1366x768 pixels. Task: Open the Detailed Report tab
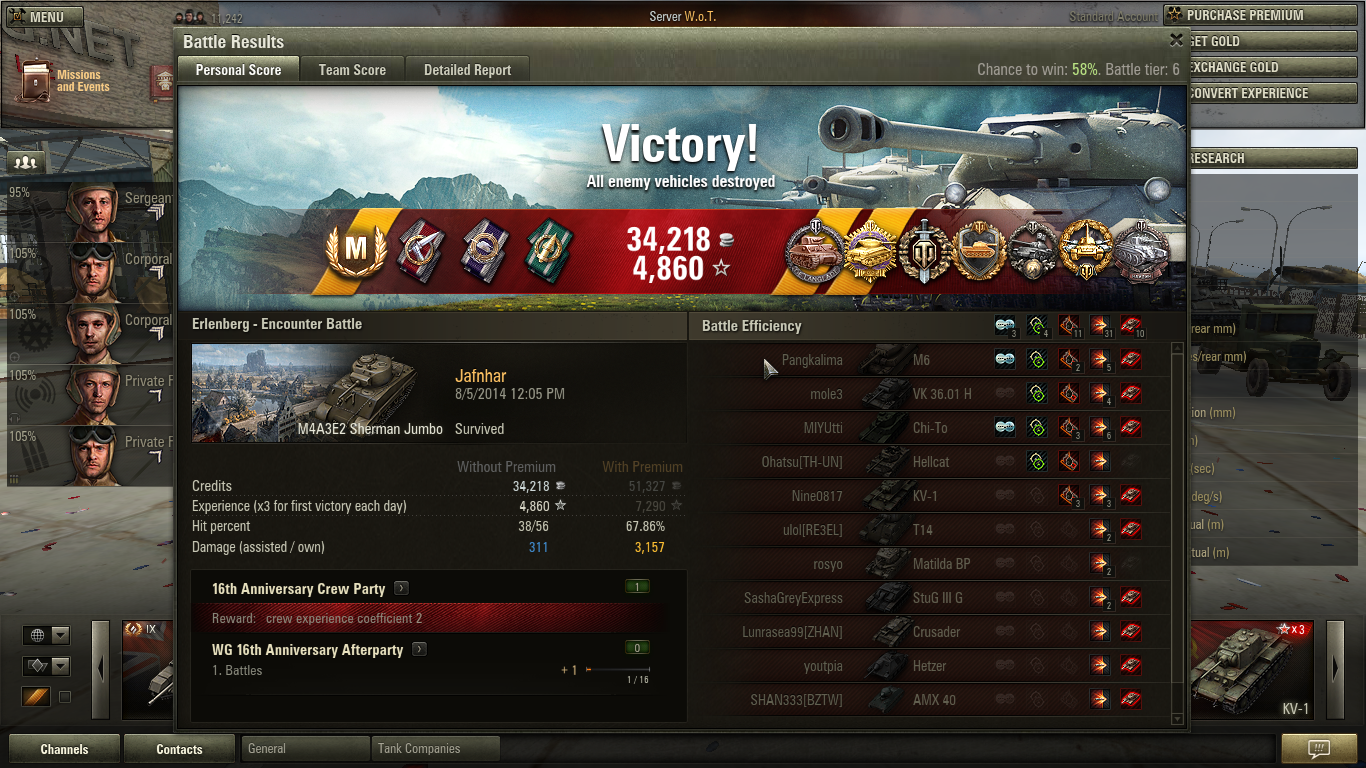[x=467, y=70]
